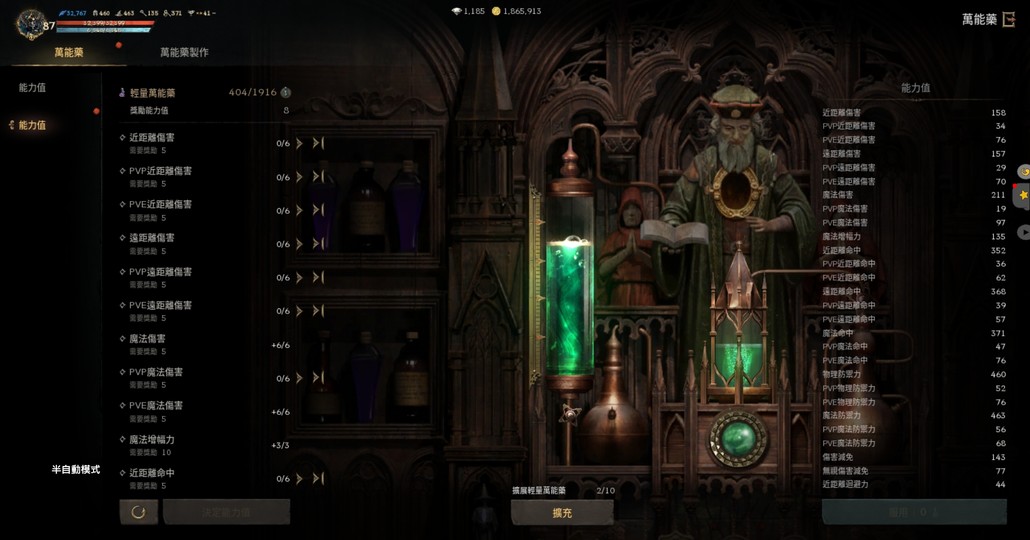This screenshot has height=540, width=1030.
Task: Max out 遠距離傷害 points
Action: [318, 244]
